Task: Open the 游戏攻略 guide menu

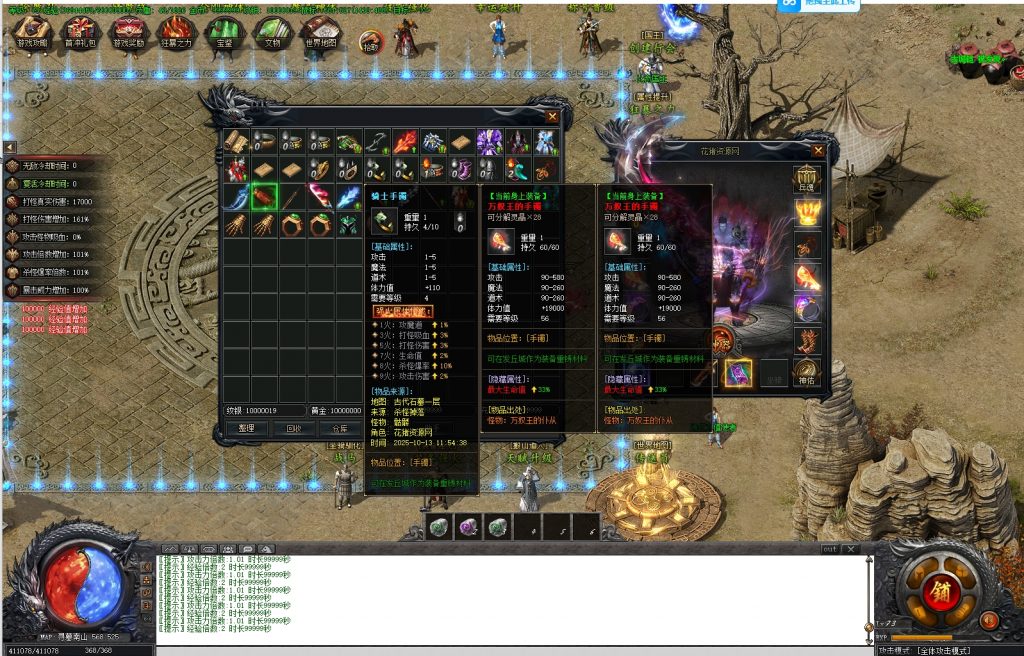Action: pos(33,33)
